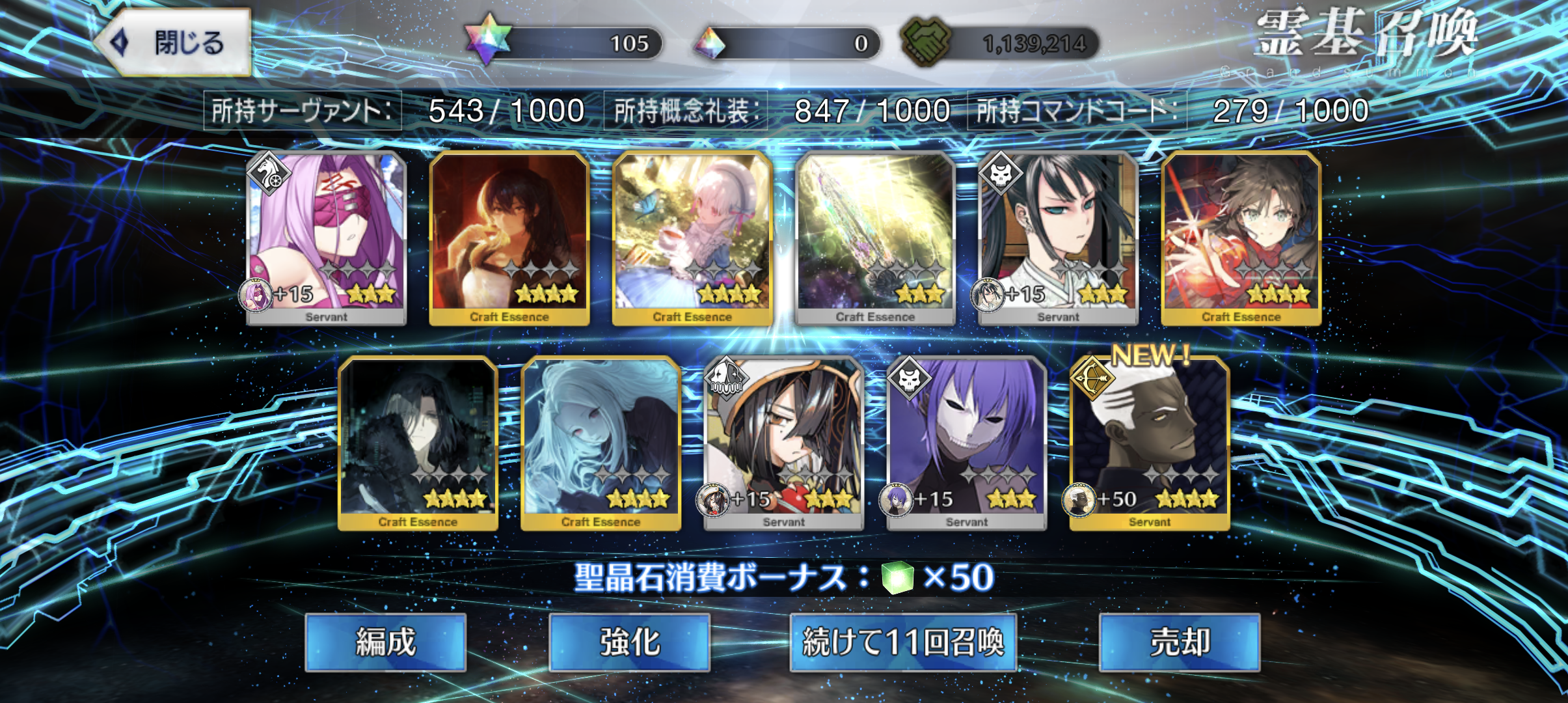
Task: Select the black-haired Assassin in white robe card
Action: (x=1058, y=238)
